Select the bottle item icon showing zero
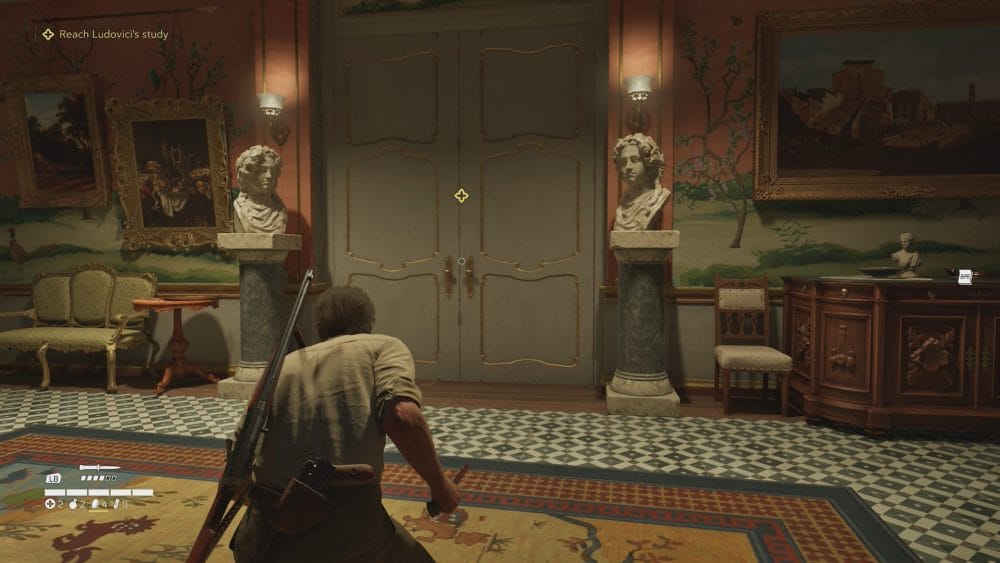Image resolution: width=1000 pixels, height=563 pixels. 117,504
